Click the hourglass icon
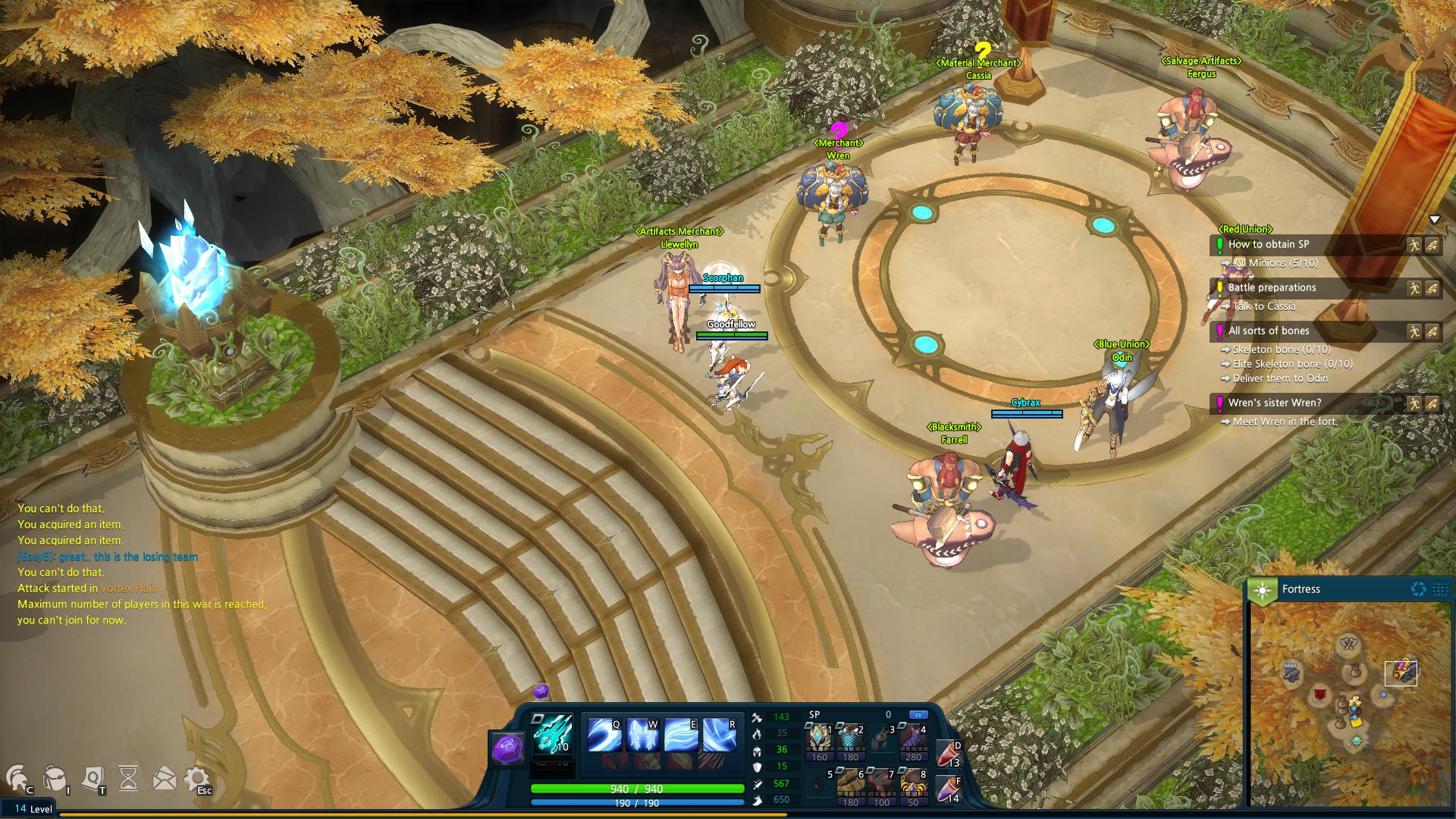 tap(129, 778)
